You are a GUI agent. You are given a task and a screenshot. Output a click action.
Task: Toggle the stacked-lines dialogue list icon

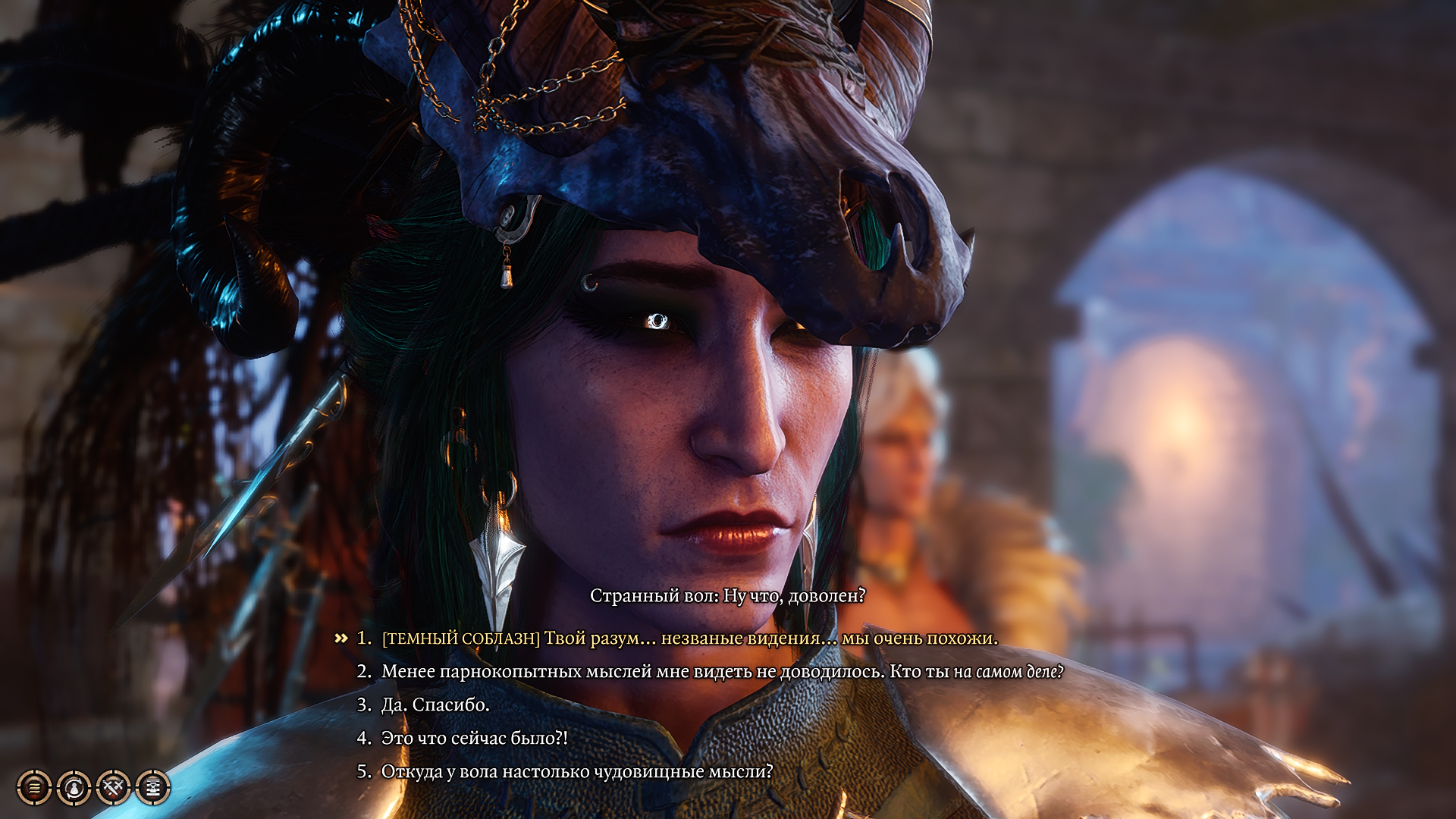point(33,786)
